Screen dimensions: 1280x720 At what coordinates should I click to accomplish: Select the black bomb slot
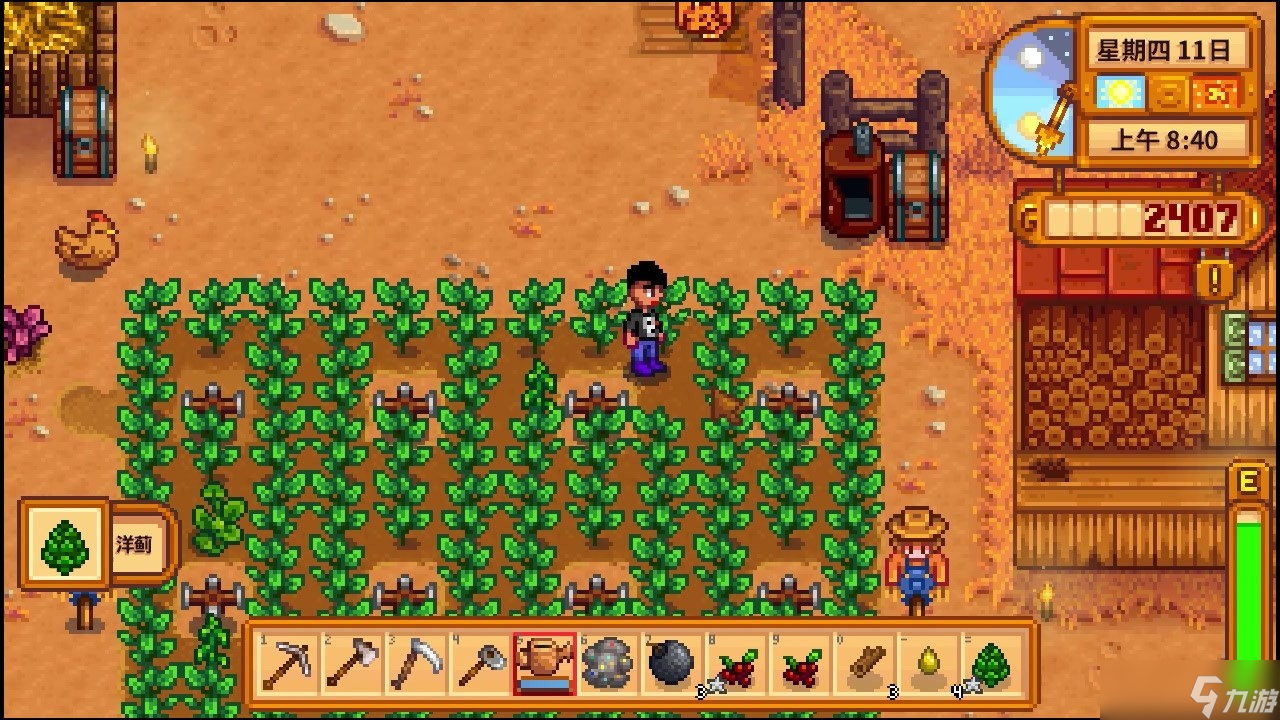[670, 663]
